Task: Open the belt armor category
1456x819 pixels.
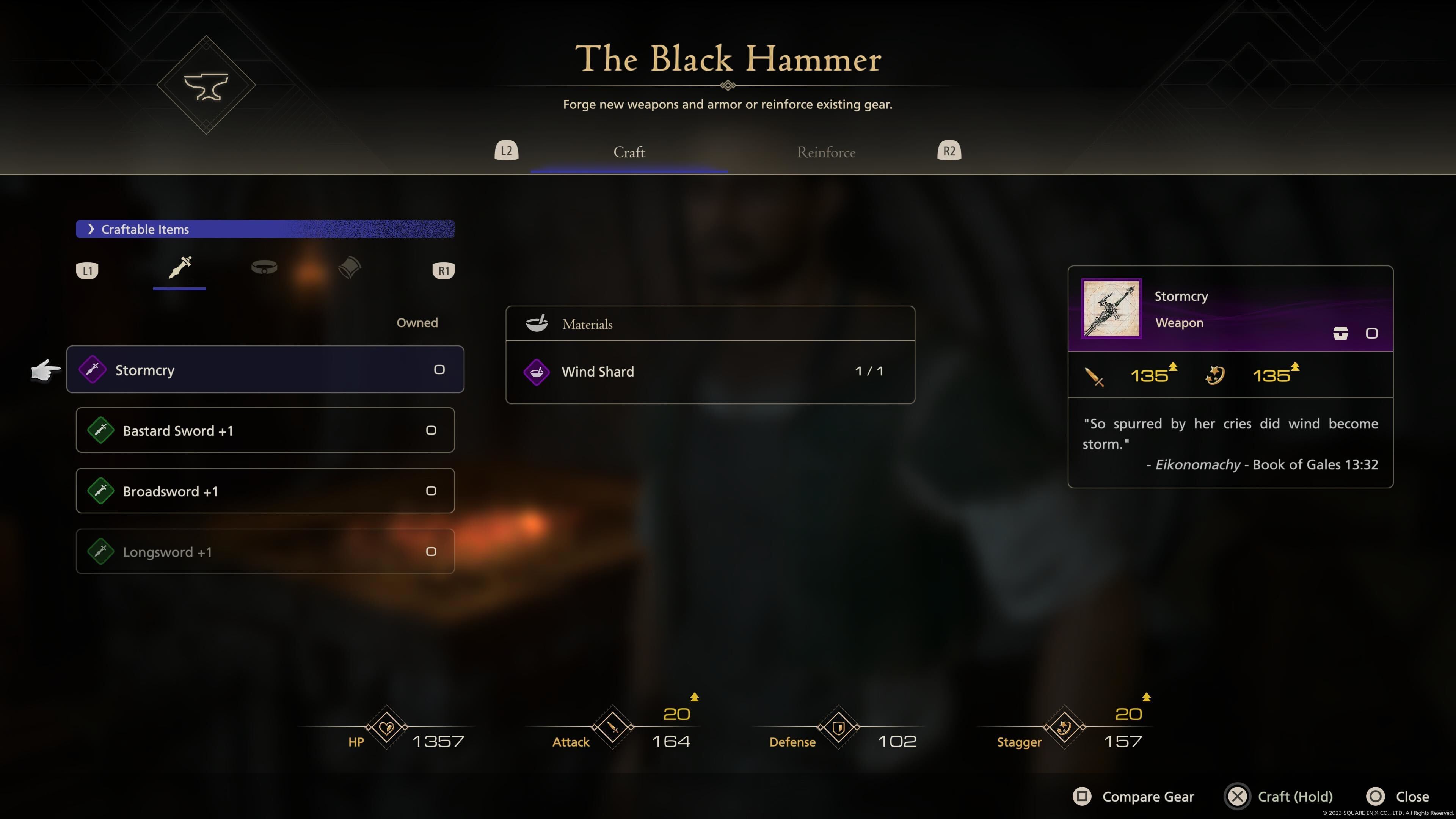Action: (x=264, y=268)
